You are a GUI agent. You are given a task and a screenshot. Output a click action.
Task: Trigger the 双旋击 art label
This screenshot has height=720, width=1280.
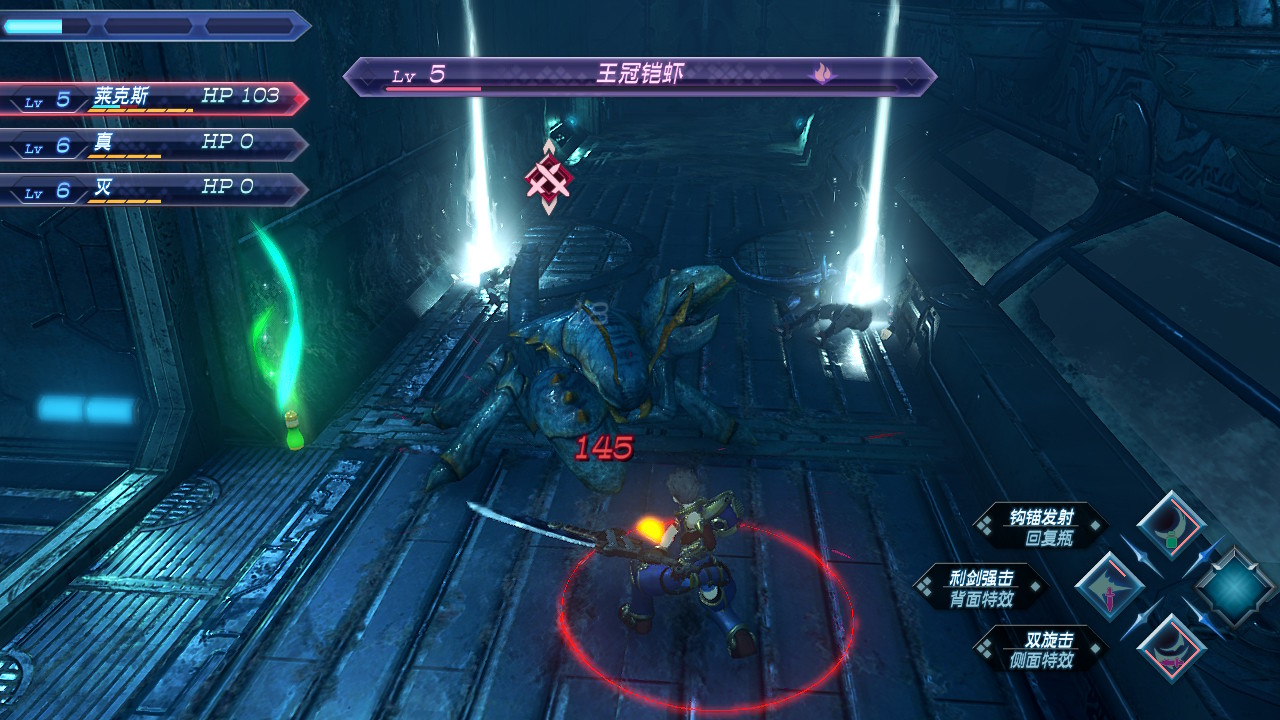coord(1040,648)
